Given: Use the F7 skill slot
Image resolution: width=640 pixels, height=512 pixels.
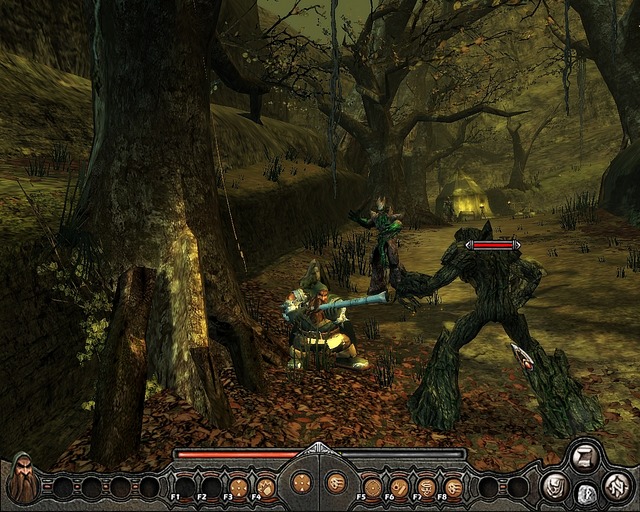Looking at the screenshot, I should point(427,487).
